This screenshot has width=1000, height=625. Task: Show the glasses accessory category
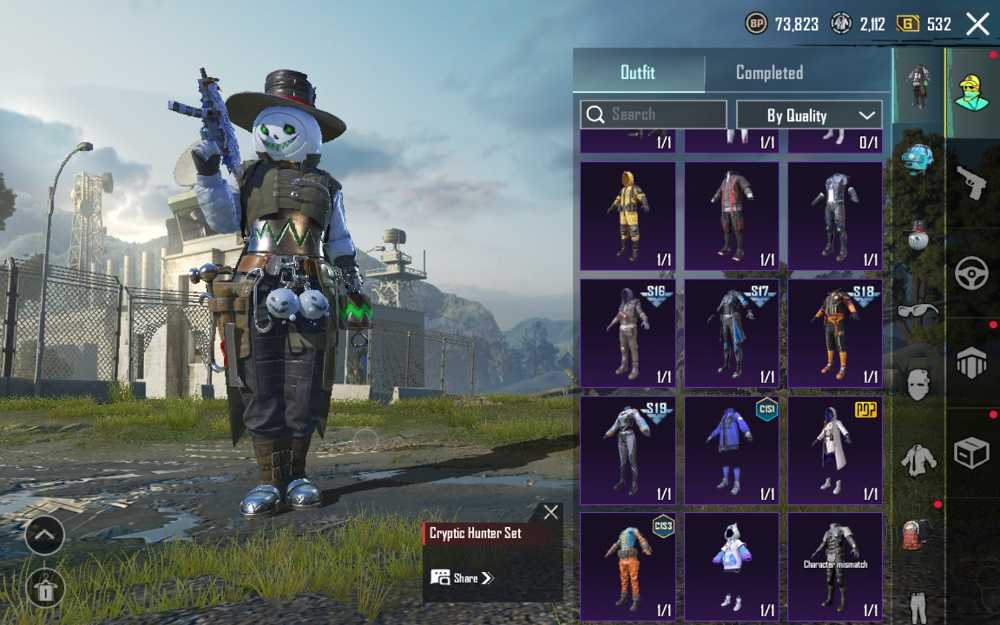point(918,310)
